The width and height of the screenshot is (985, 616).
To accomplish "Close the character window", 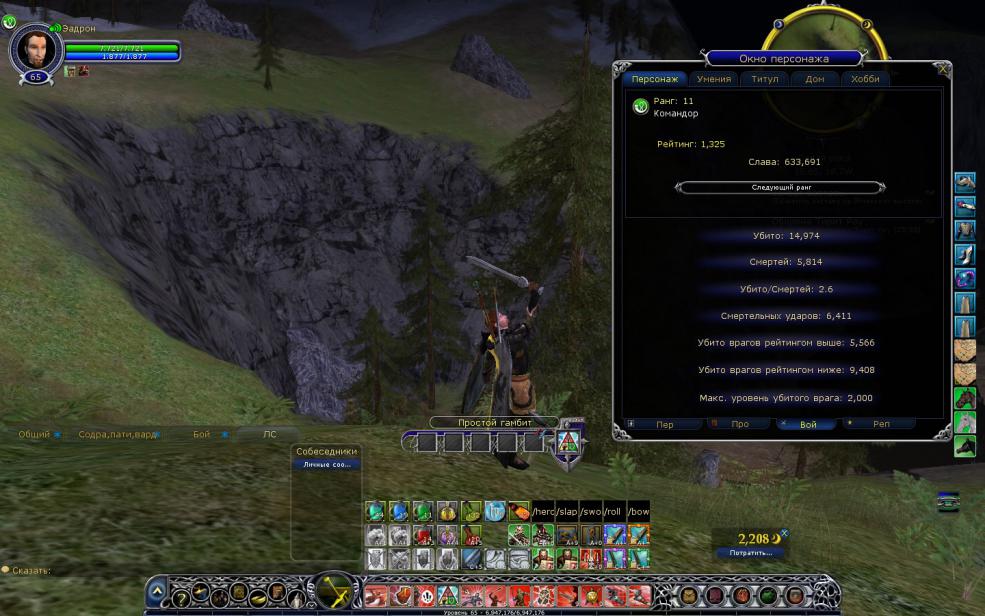I will (943, 70).
